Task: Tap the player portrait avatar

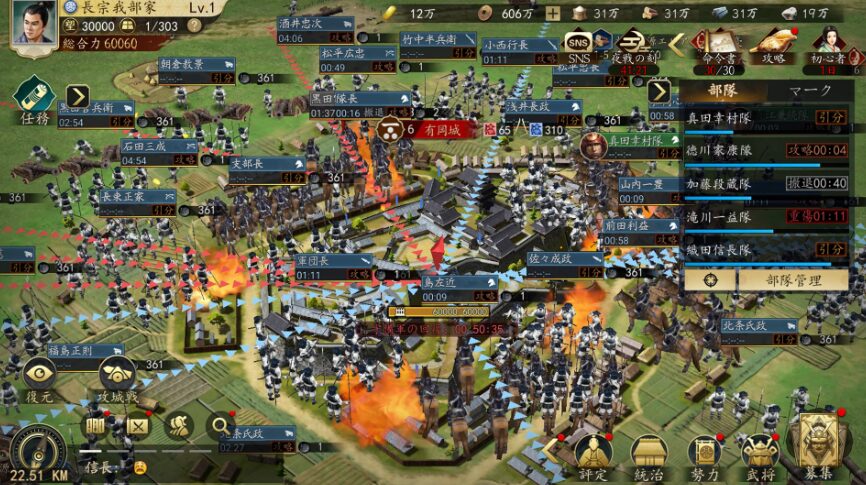Action: click(x=33, y=22)
